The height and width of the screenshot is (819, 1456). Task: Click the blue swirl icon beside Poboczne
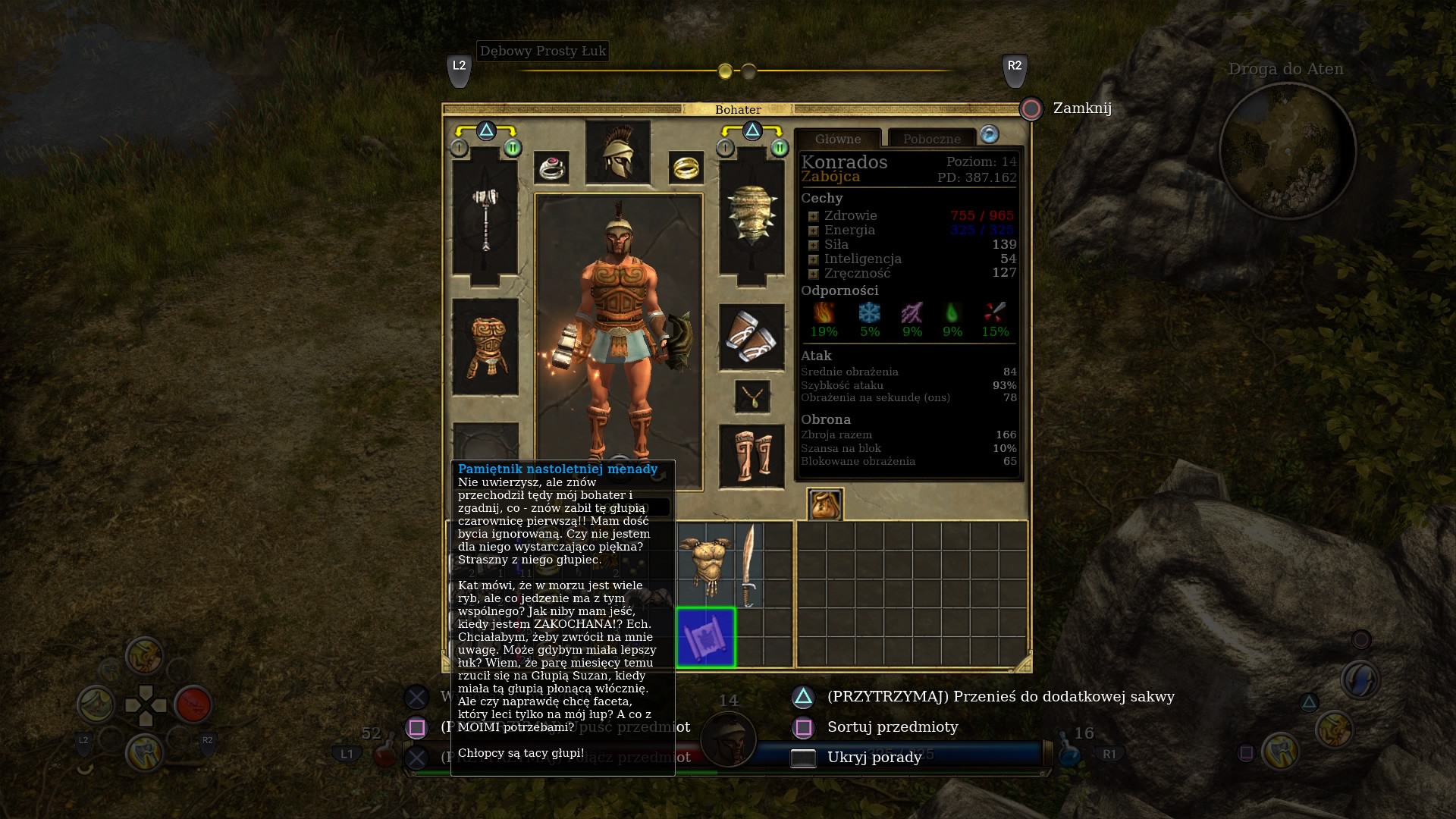(989, 134)
